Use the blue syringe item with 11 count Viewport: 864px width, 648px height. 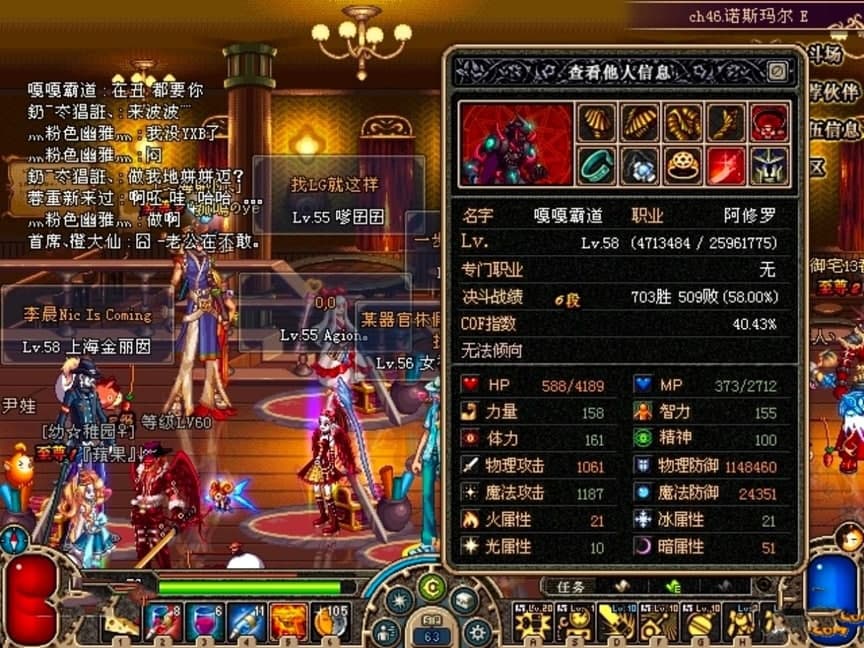click(247, 622)
